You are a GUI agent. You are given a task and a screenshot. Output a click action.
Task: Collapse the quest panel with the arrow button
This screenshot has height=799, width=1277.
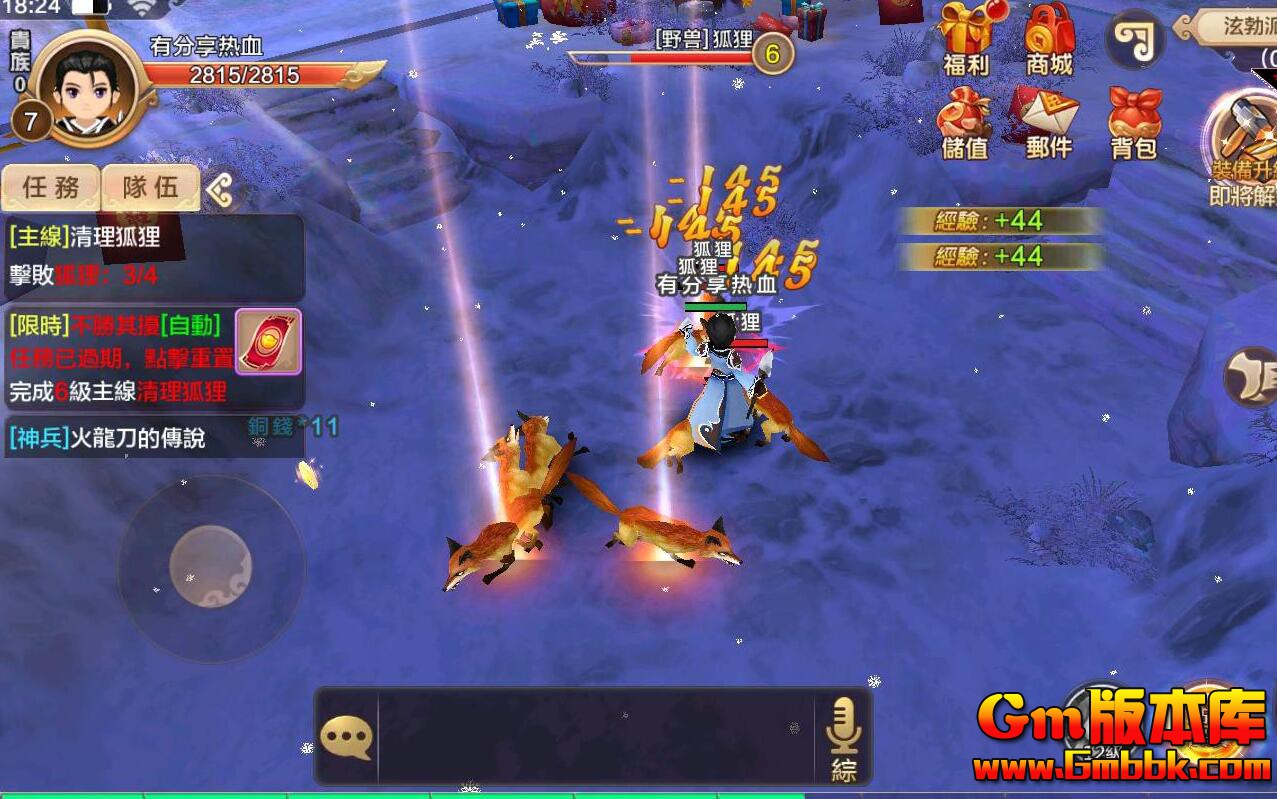click(221, 188)
